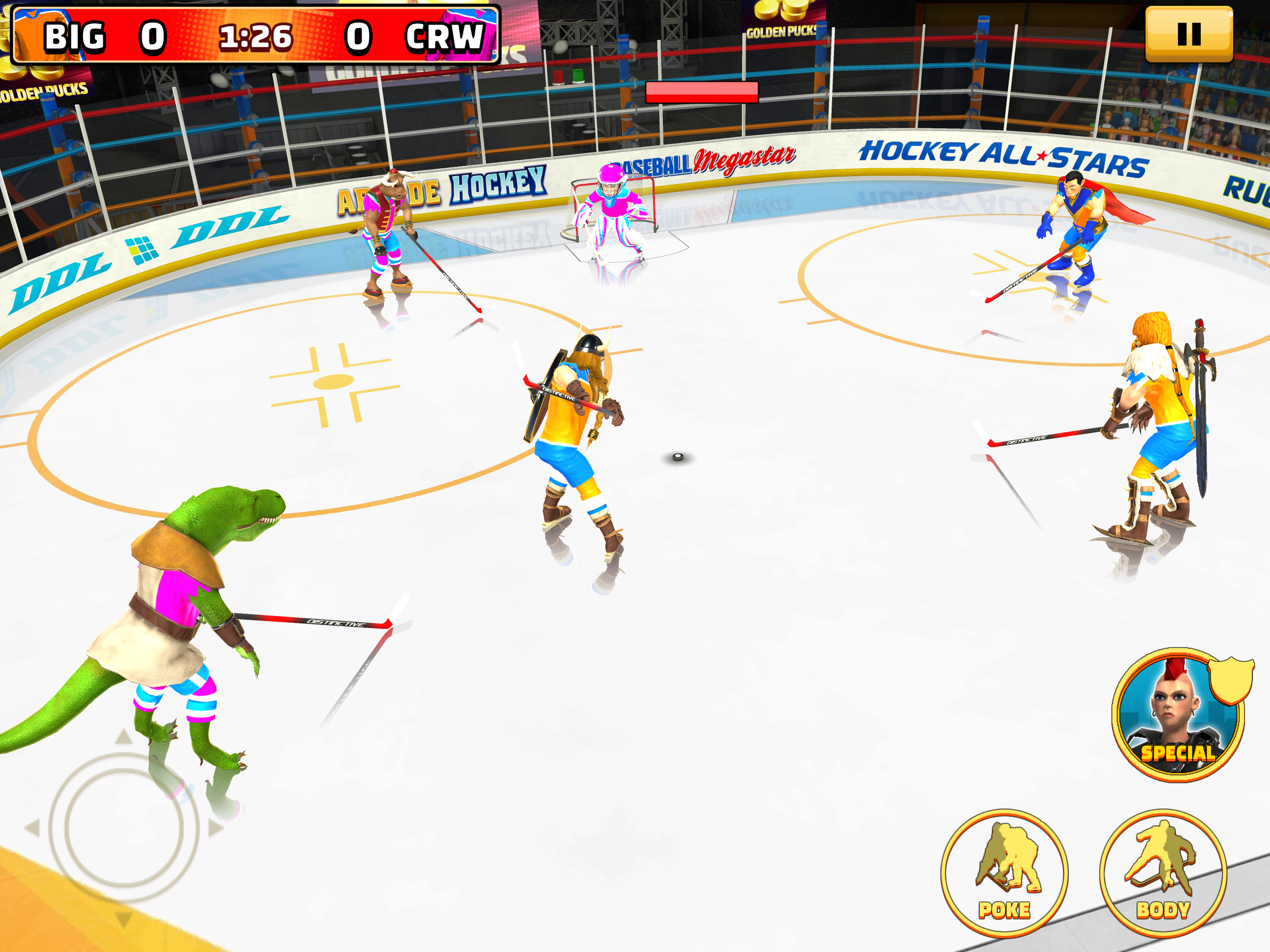Image resolution: width=1270 pixels, height=952 pixels.
Task: Click the virtual joystick circle
Action: (x=124, y=827)
